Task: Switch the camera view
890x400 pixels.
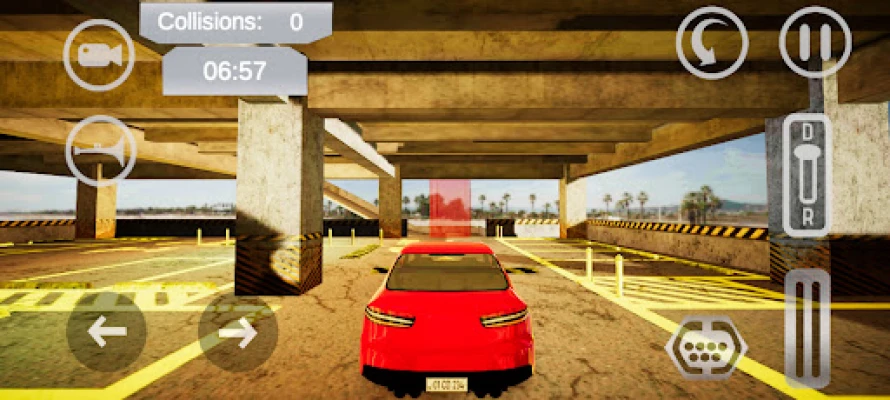Action: 99,55
